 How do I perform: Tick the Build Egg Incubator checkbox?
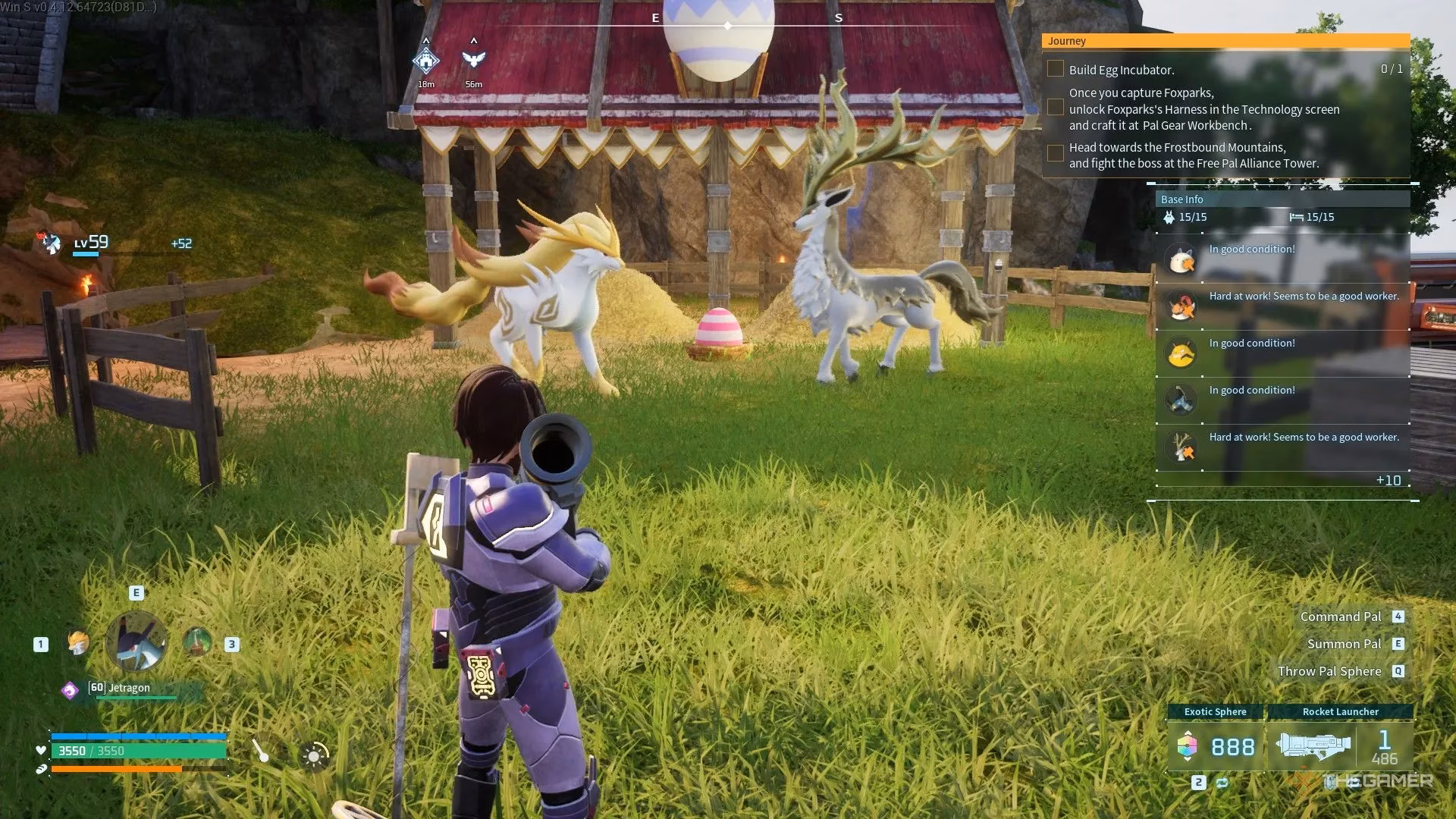click(1055, 69)
